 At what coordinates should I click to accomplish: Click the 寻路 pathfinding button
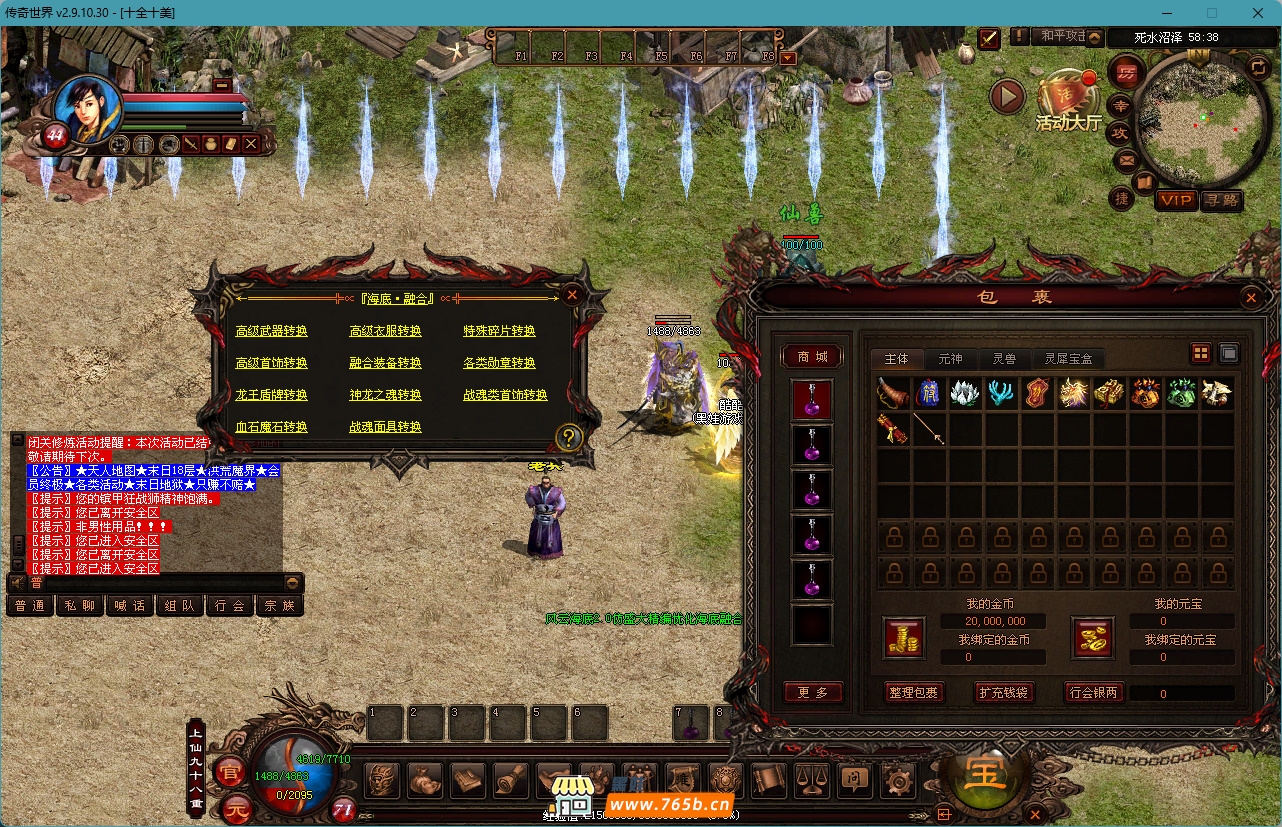point(1220,200)
